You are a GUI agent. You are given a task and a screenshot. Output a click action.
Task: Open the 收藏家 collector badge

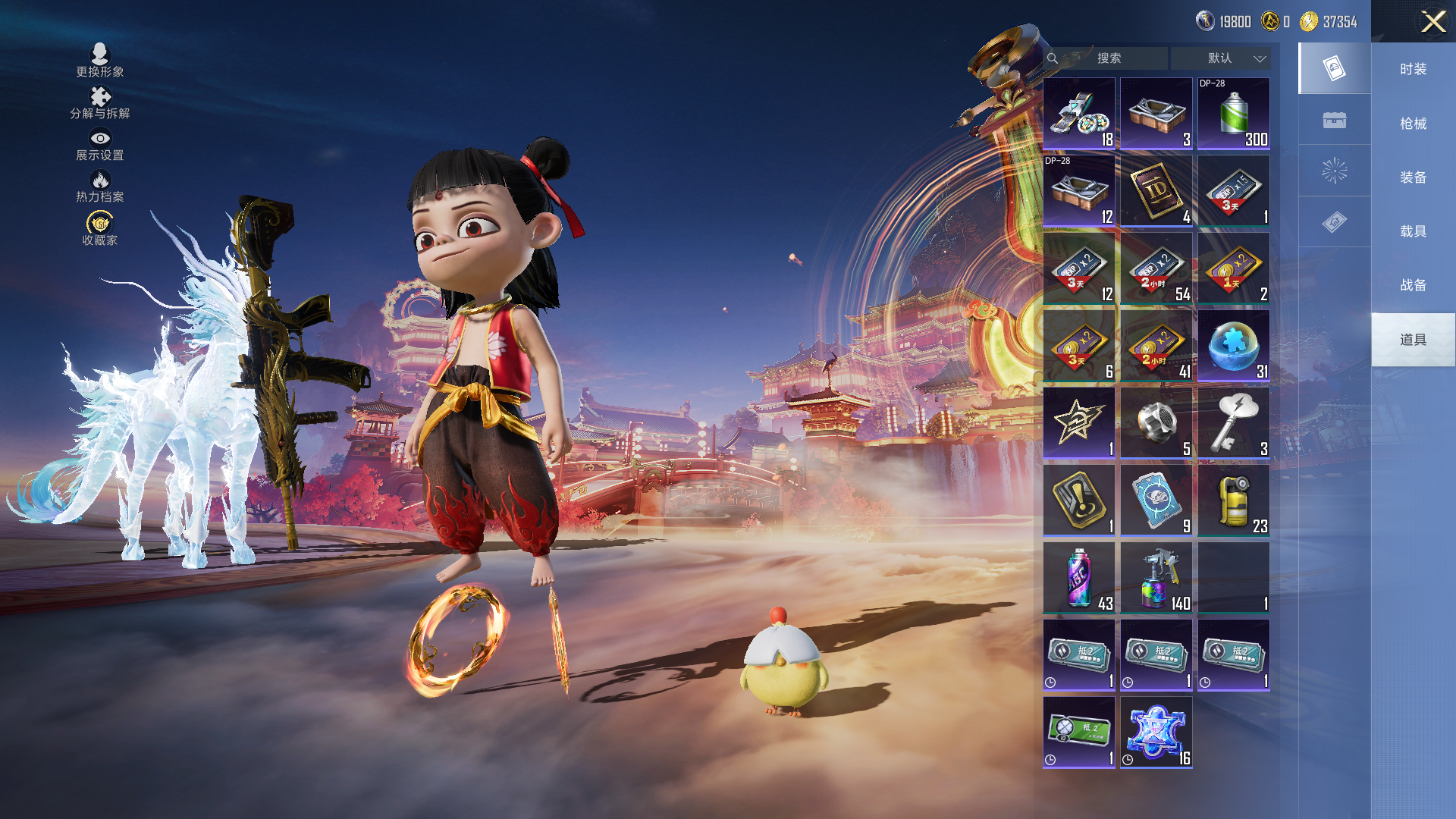100,228
